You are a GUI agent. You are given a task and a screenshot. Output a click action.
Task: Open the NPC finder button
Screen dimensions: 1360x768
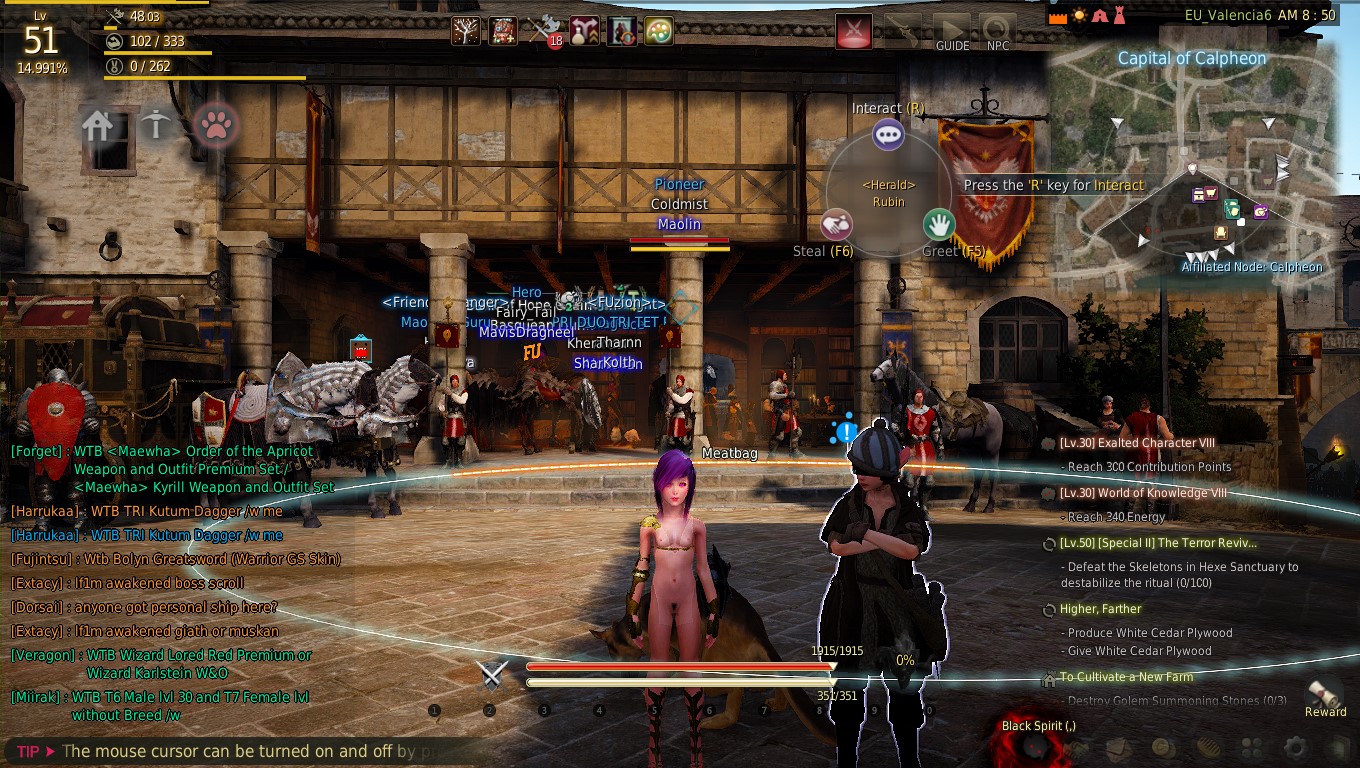997,32
